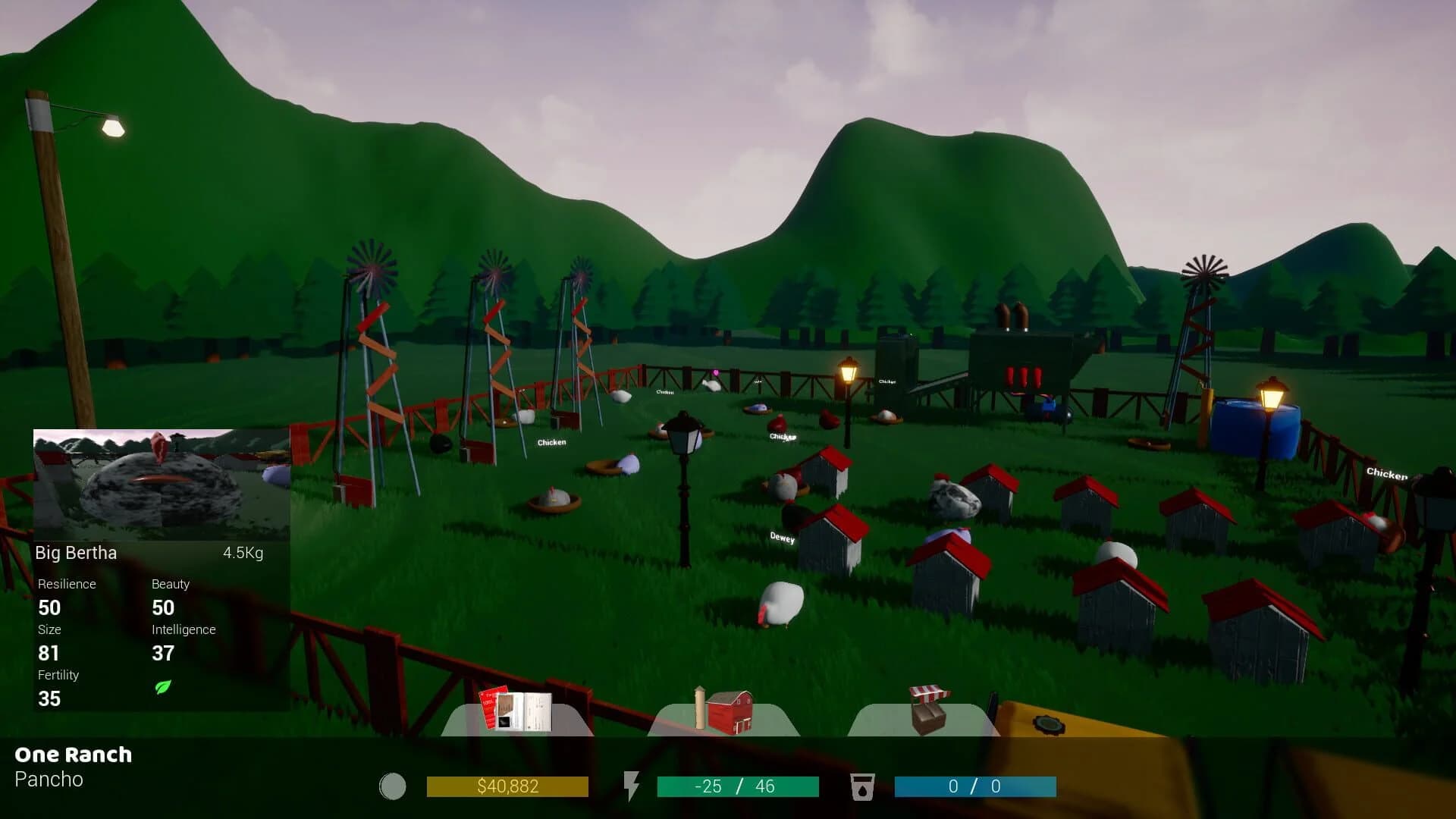1456x819 pixels.
Task: Click the Intelligence stat value 37
Action: coord(163,653)
